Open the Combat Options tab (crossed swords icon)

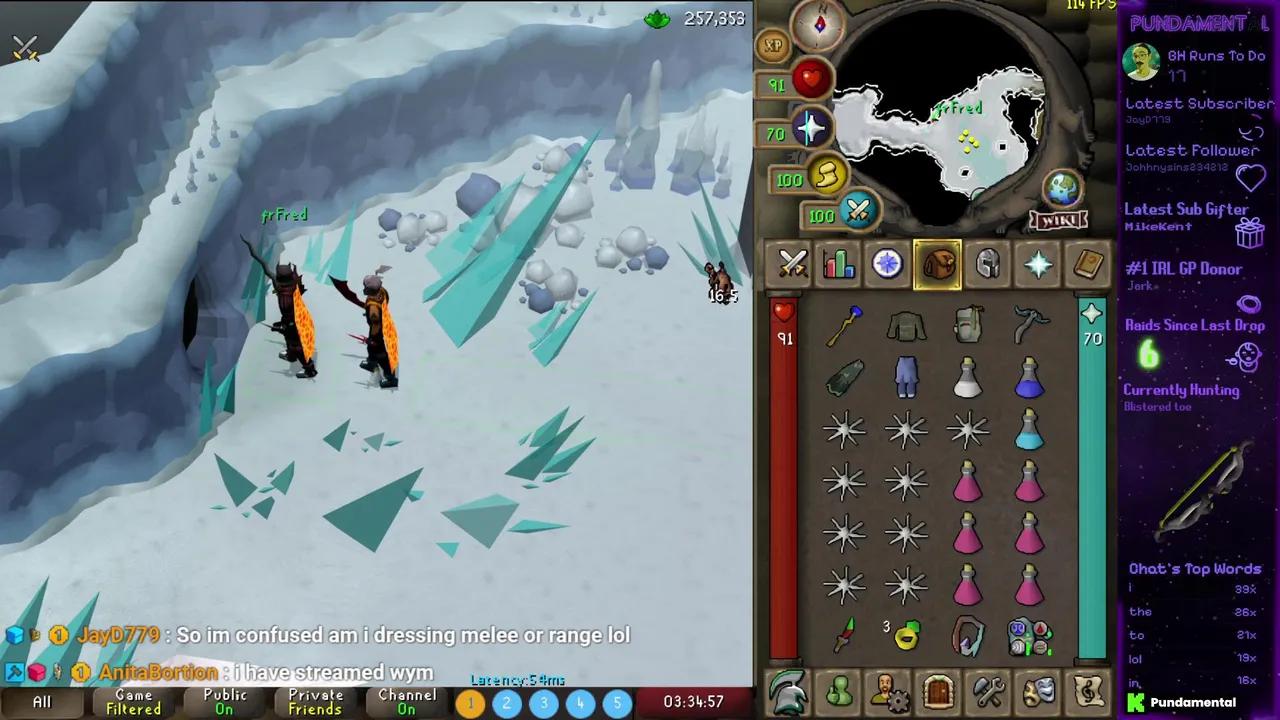pos(793,263)
